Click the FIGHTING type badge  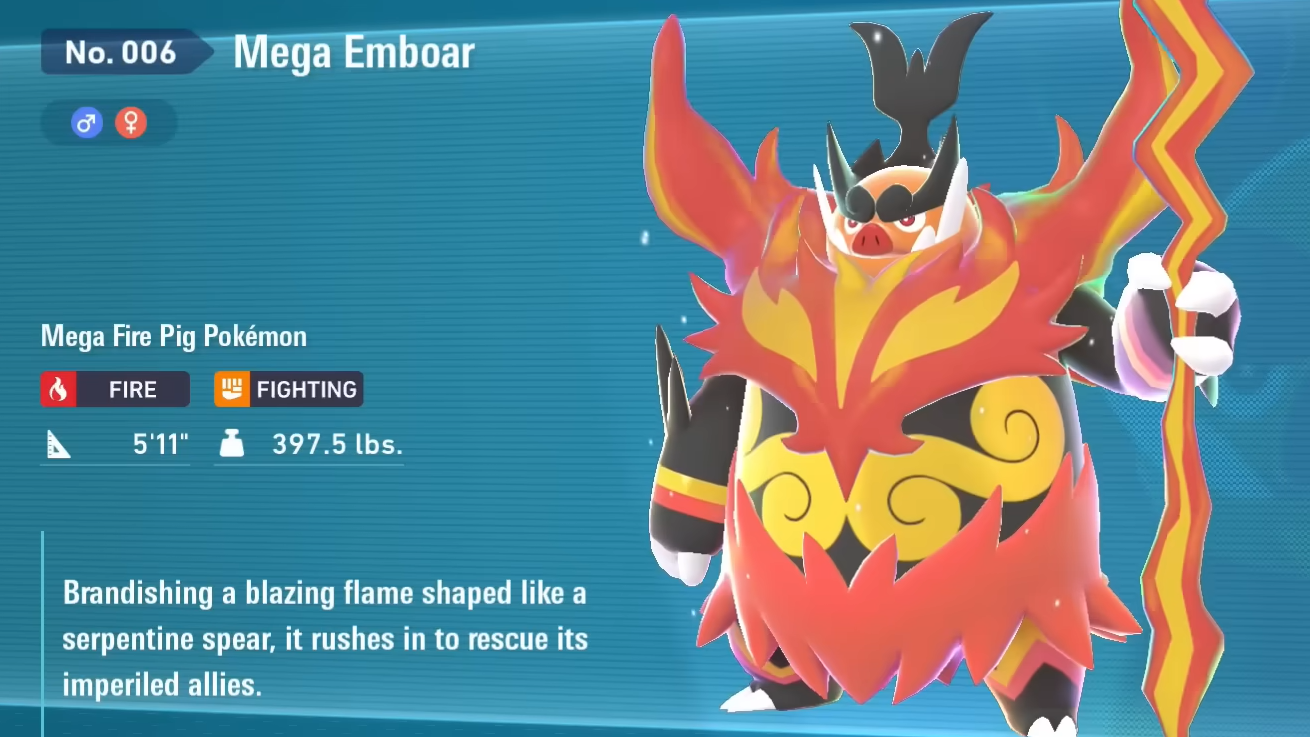(x=288, y=389)
